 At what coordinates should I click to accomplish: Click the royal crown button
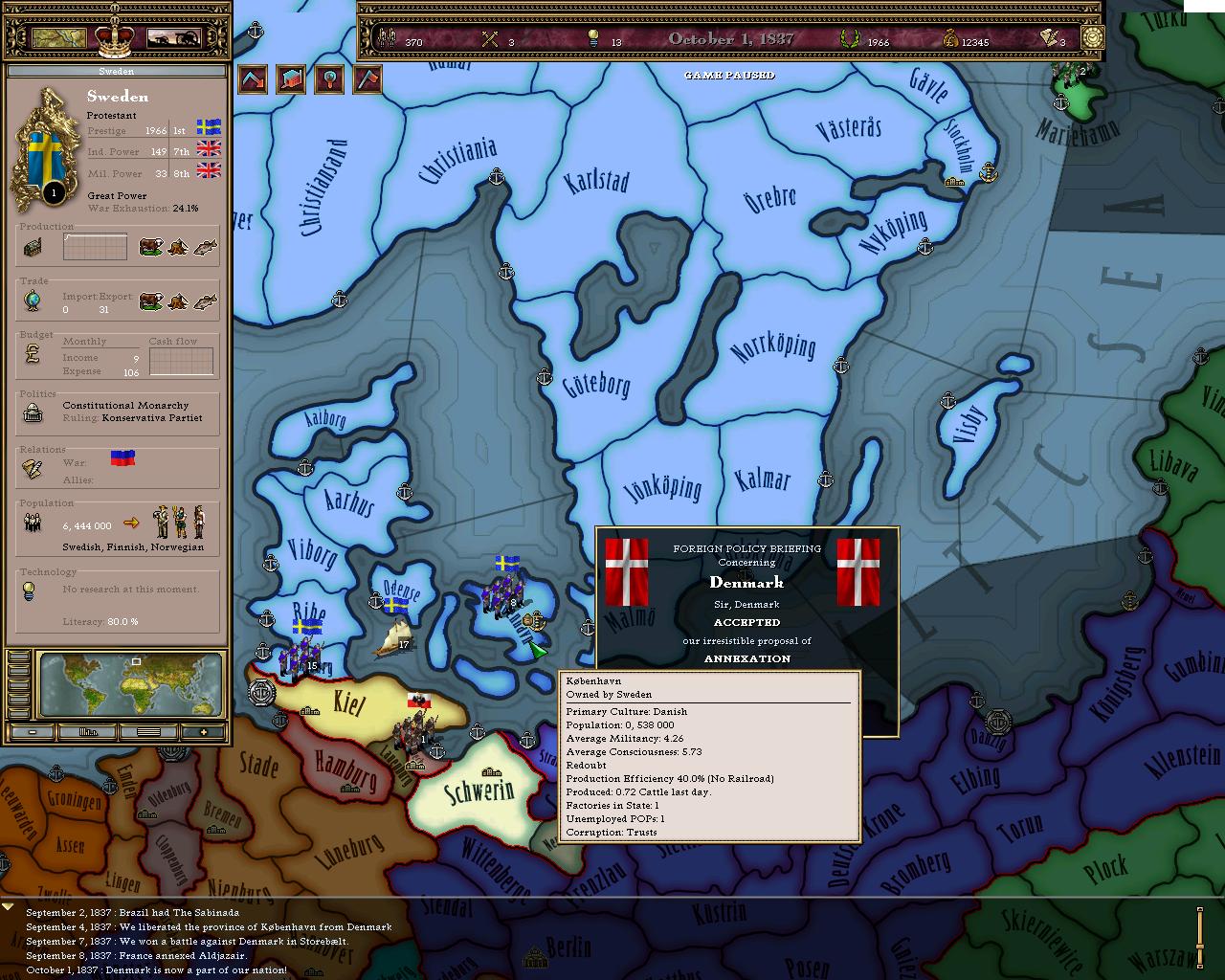point(113,38)
